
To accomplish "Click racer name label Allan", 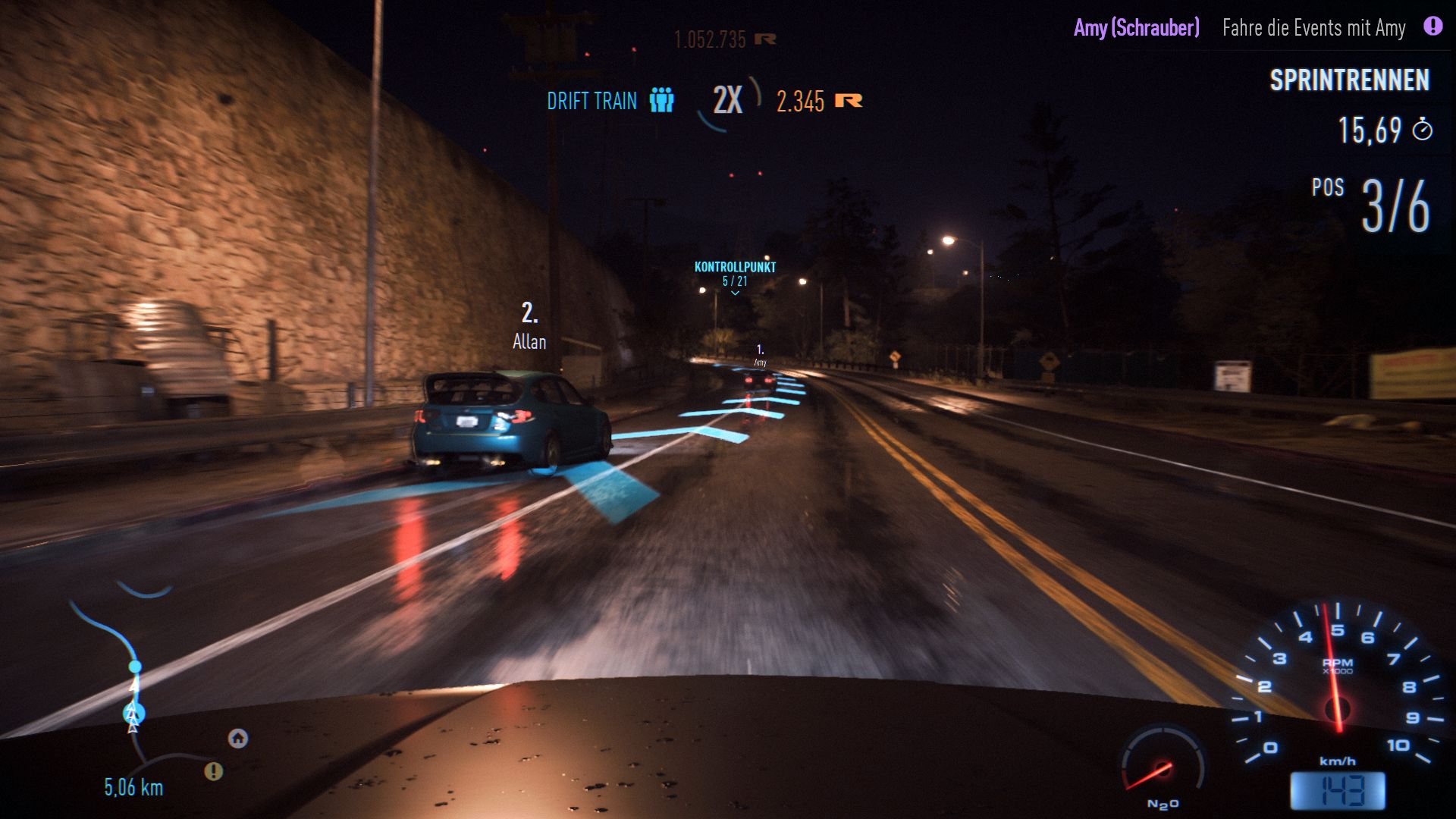I will click(x=529, y=342).
